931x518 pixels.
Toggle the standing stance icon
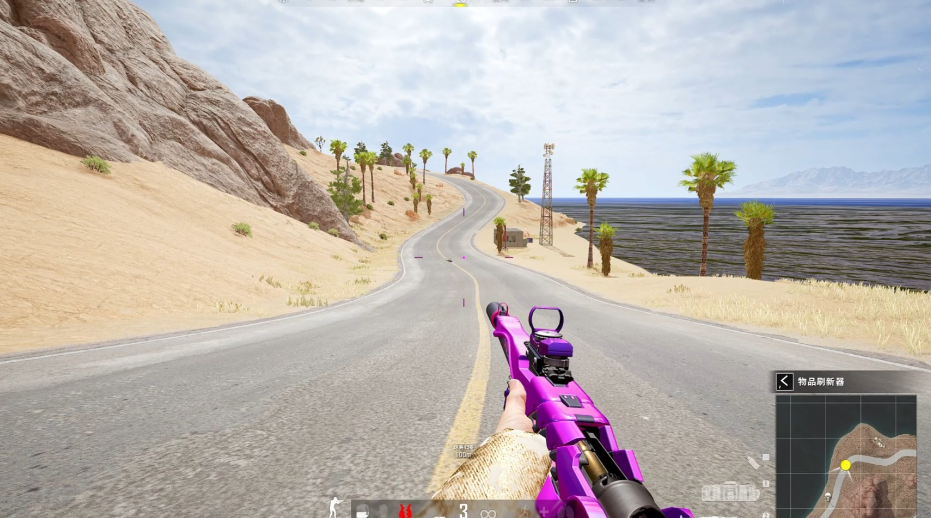click(x=335, y=507)
